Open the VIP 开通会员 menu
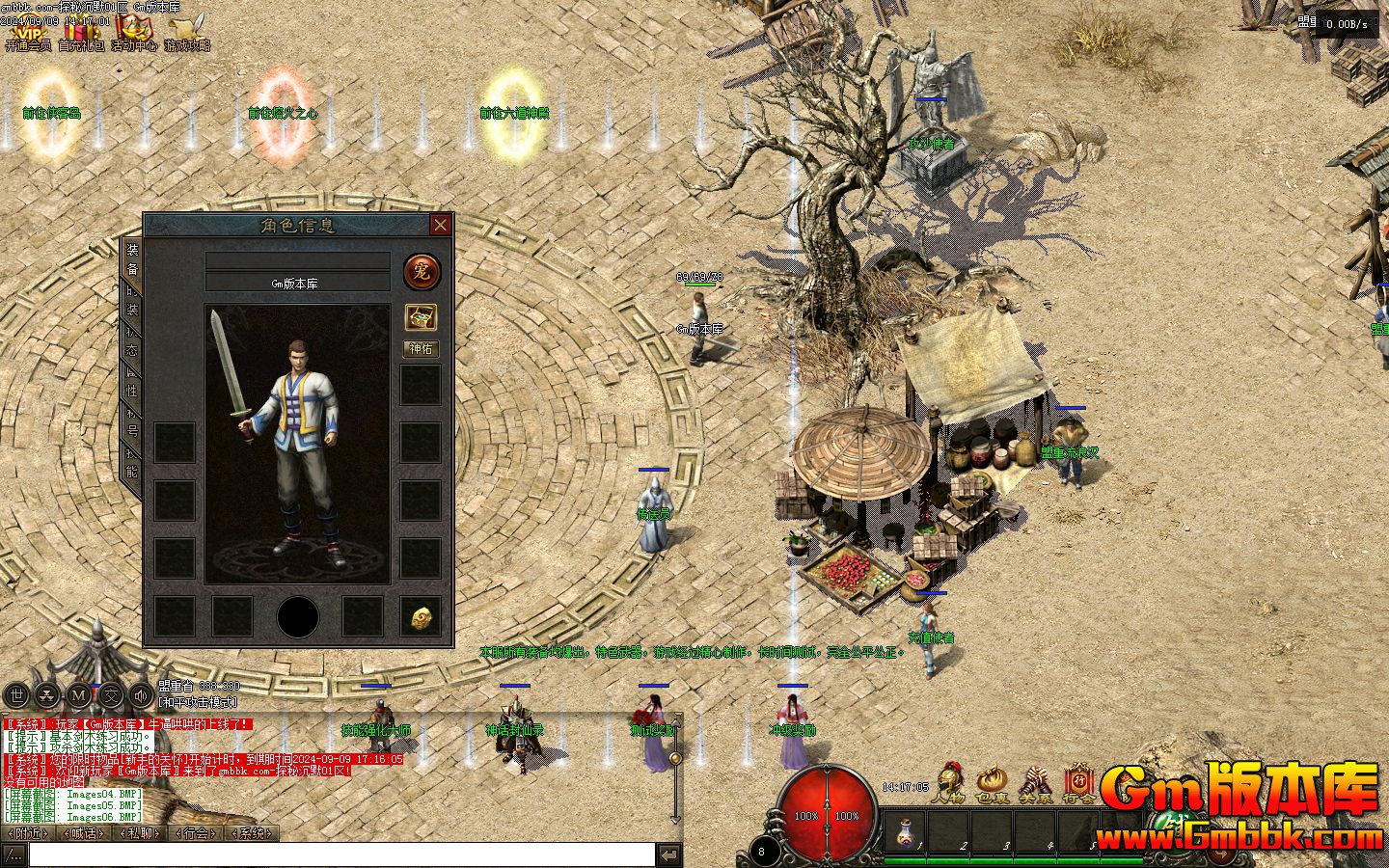1389x868 pixels. (28, 33)
